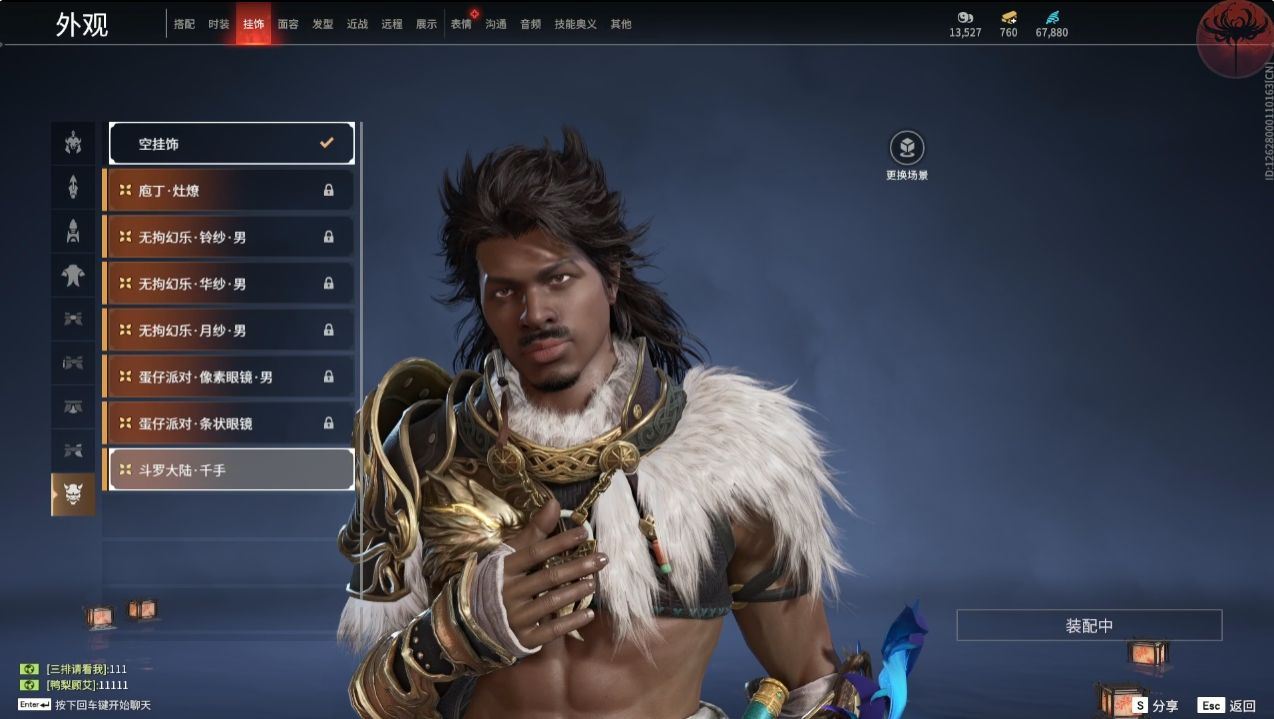Choose the 空挂饰 empty accessory entry

[x=231, y=144]
